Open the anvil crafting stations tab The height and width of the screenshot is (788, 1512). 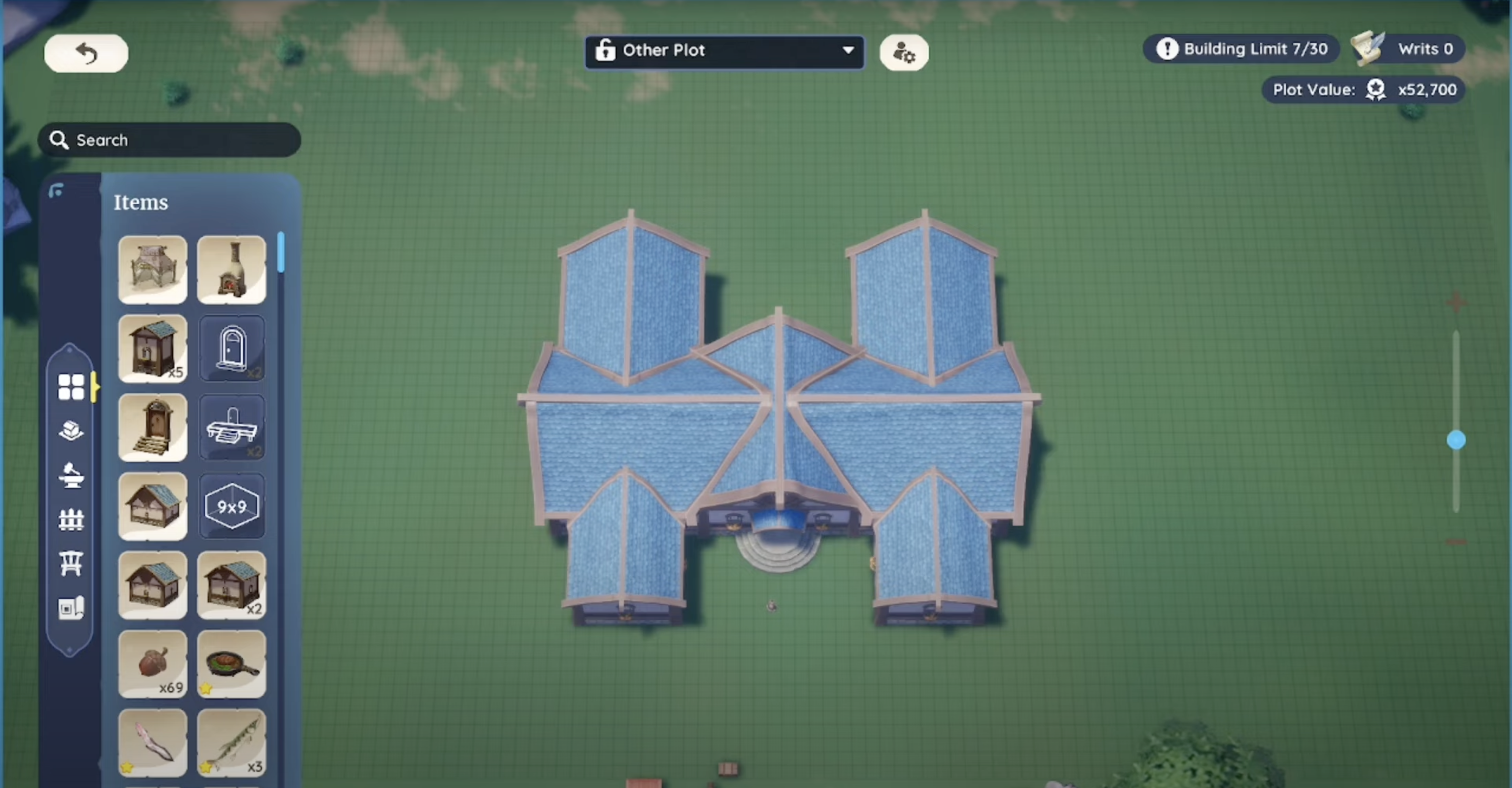pos(71,475)
